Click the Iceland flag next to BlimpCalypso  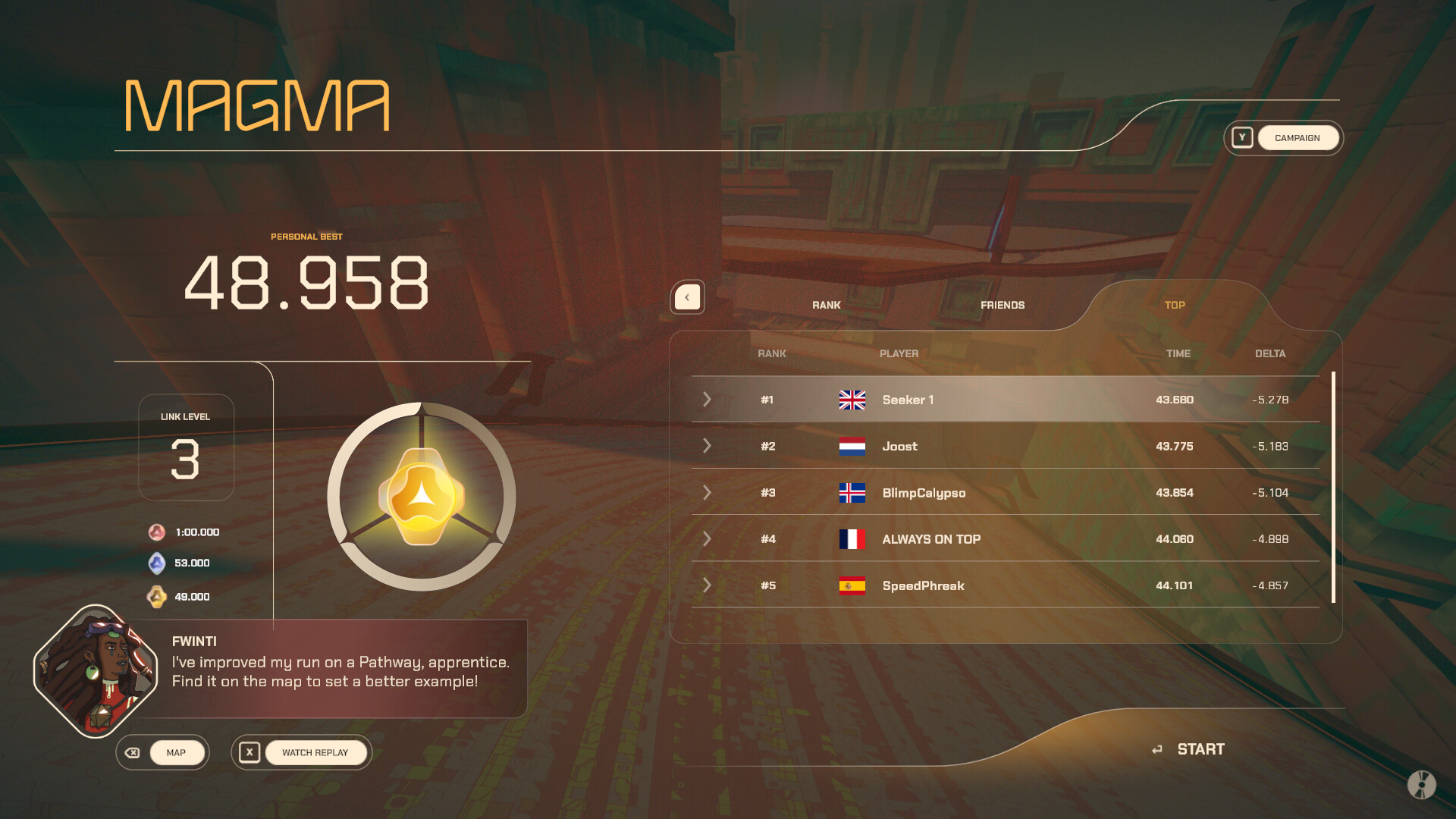pyautogui.click(x=852, y=493)
